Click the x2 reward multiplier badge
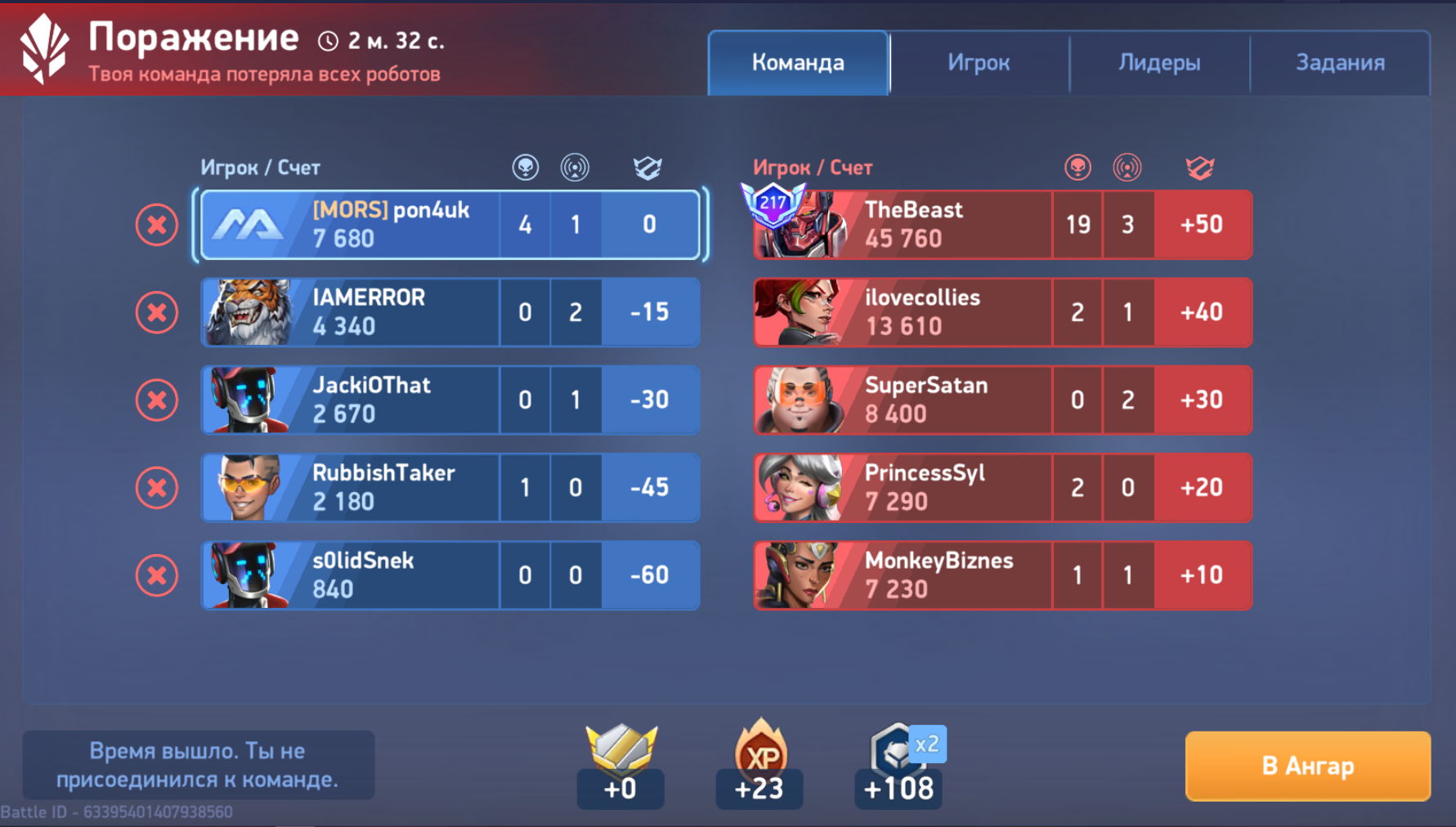Viewport: 1456px width, 827px height. coord(927,744)
